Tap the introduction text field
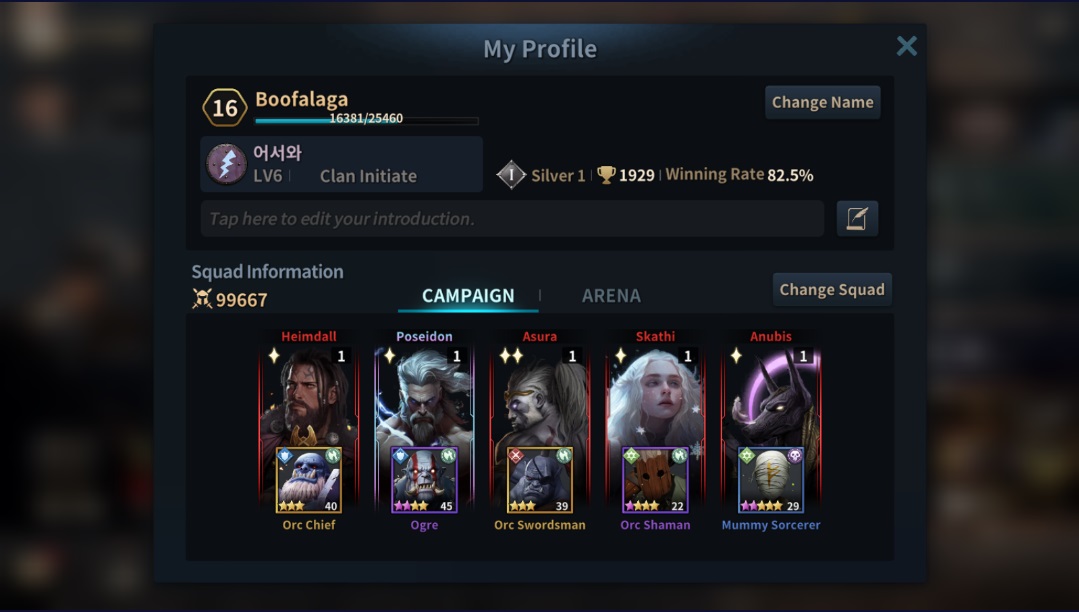 [512, 219]
